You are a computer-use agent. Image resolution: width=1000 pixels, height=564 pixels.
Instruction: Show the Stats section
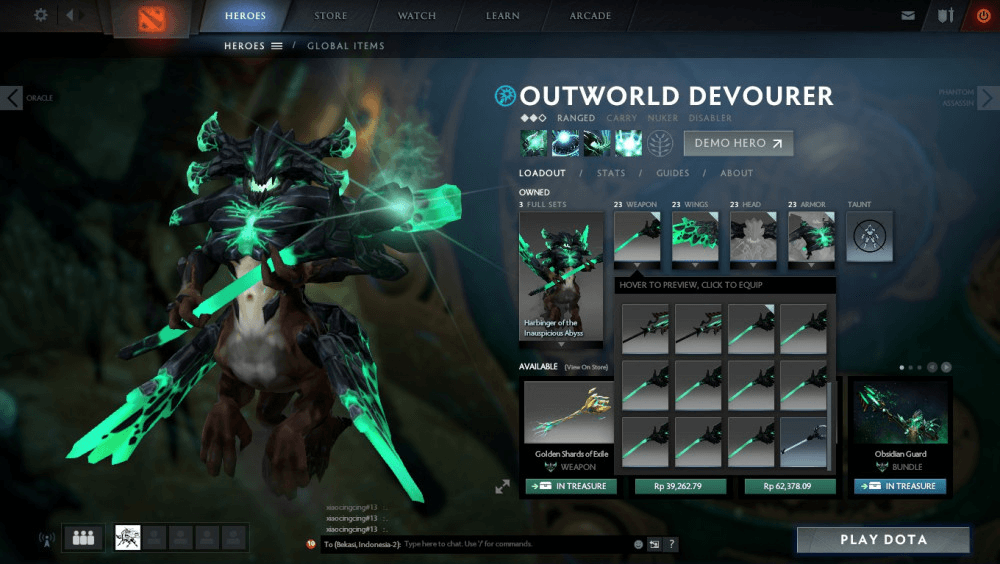point(611,173)
